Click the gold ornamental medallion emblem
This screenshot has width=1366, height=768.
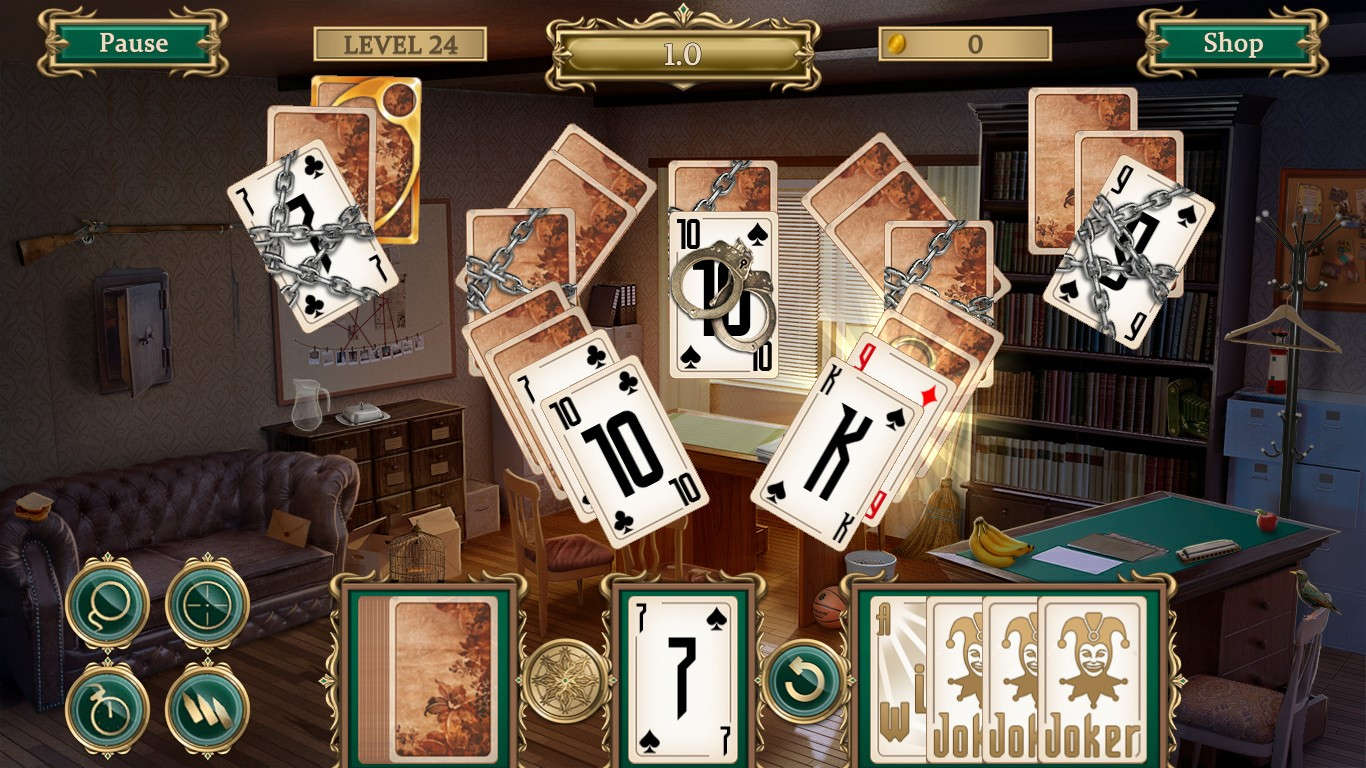[x=563, y=683]
